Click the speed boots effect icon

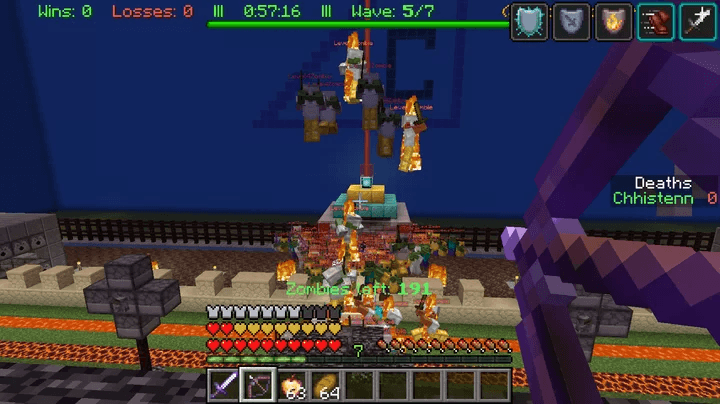[x=655, y=21]
